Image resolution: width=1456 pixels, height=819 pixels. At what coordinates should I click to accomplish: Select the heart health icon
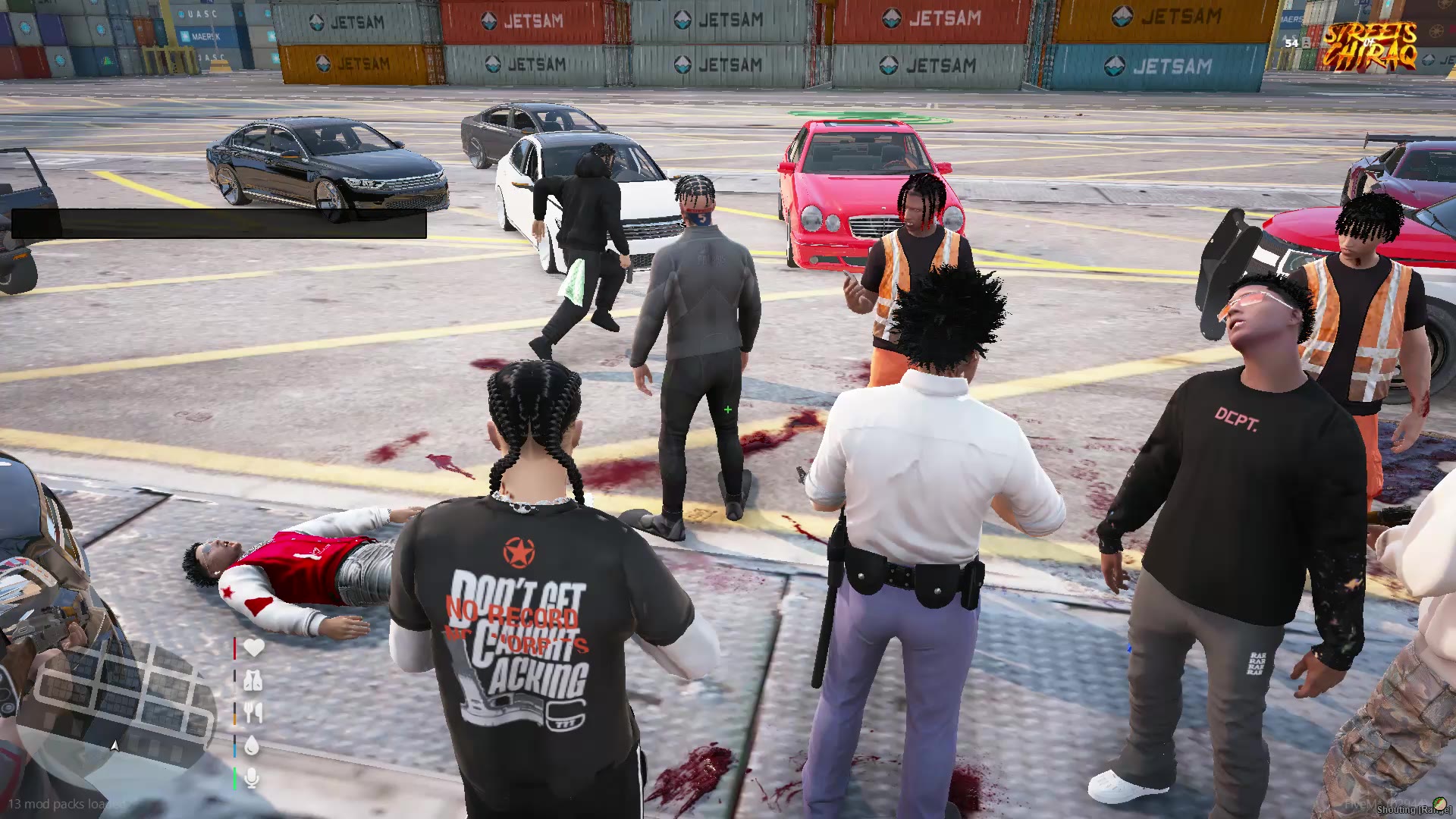click(x=253, y=648)
